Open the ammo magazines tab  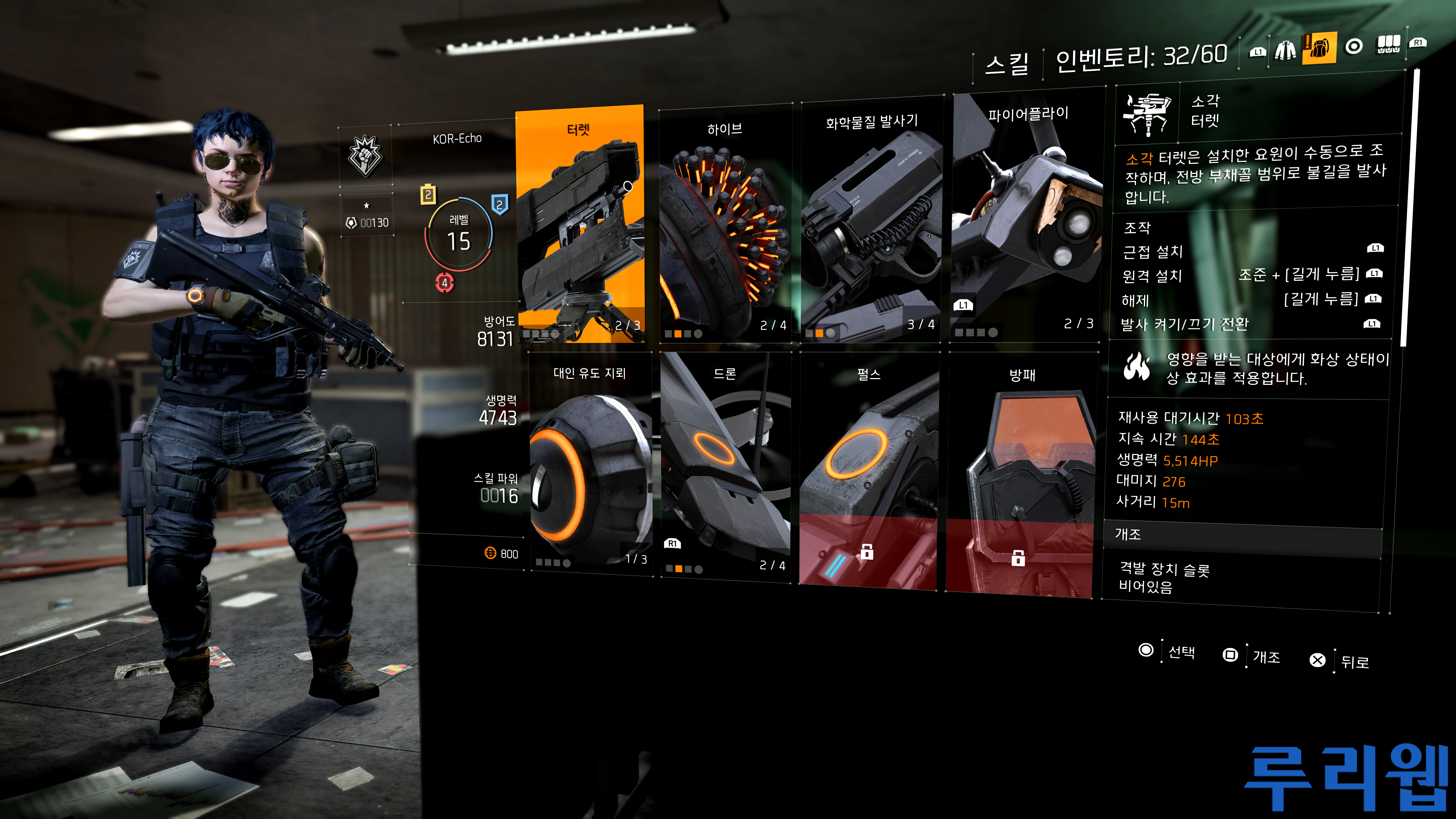pyautogui.click(x=1388, y=44)
